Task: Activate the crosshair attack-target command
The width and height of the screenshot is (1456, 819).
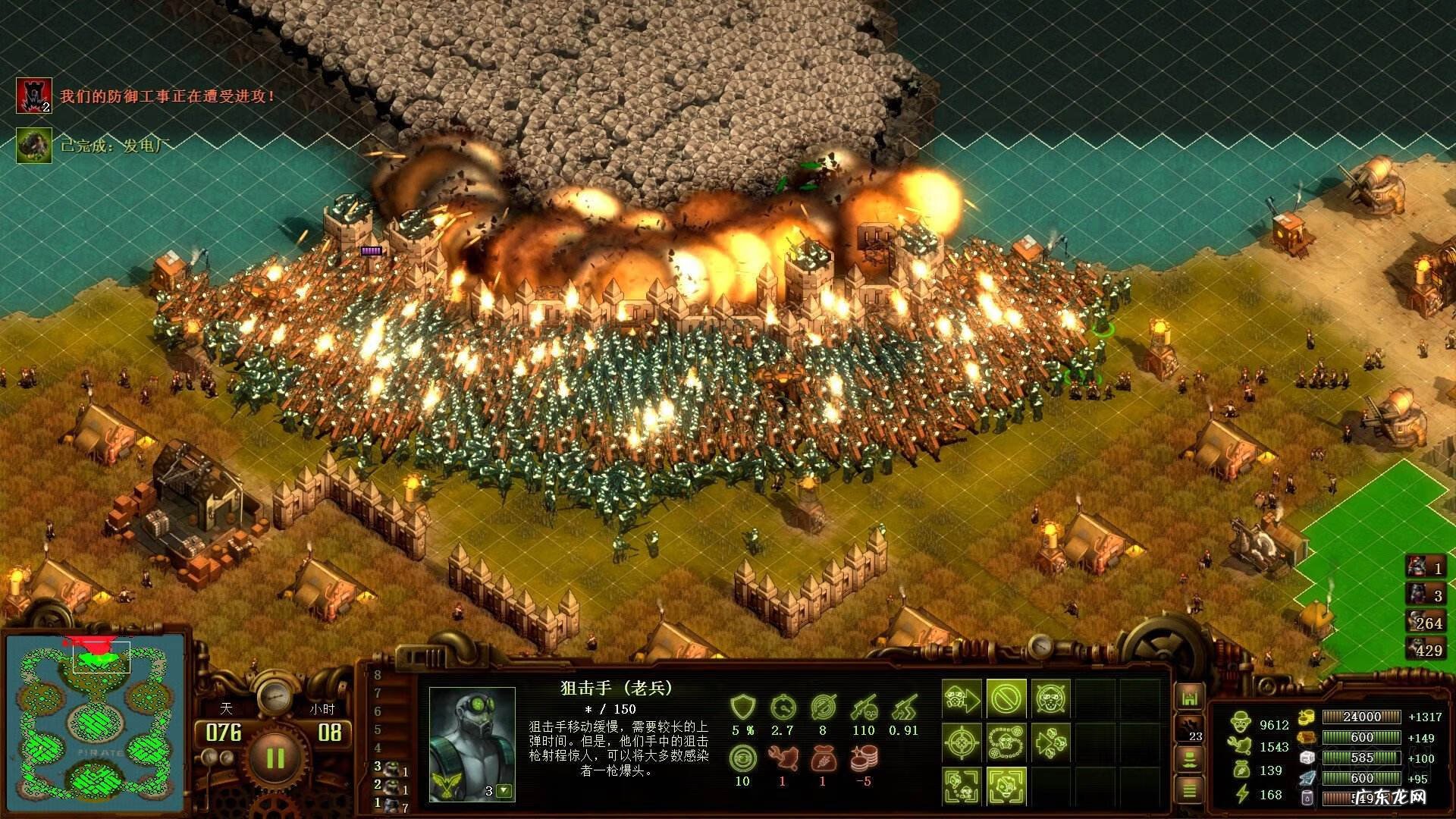Action: (x=960, y=742)
